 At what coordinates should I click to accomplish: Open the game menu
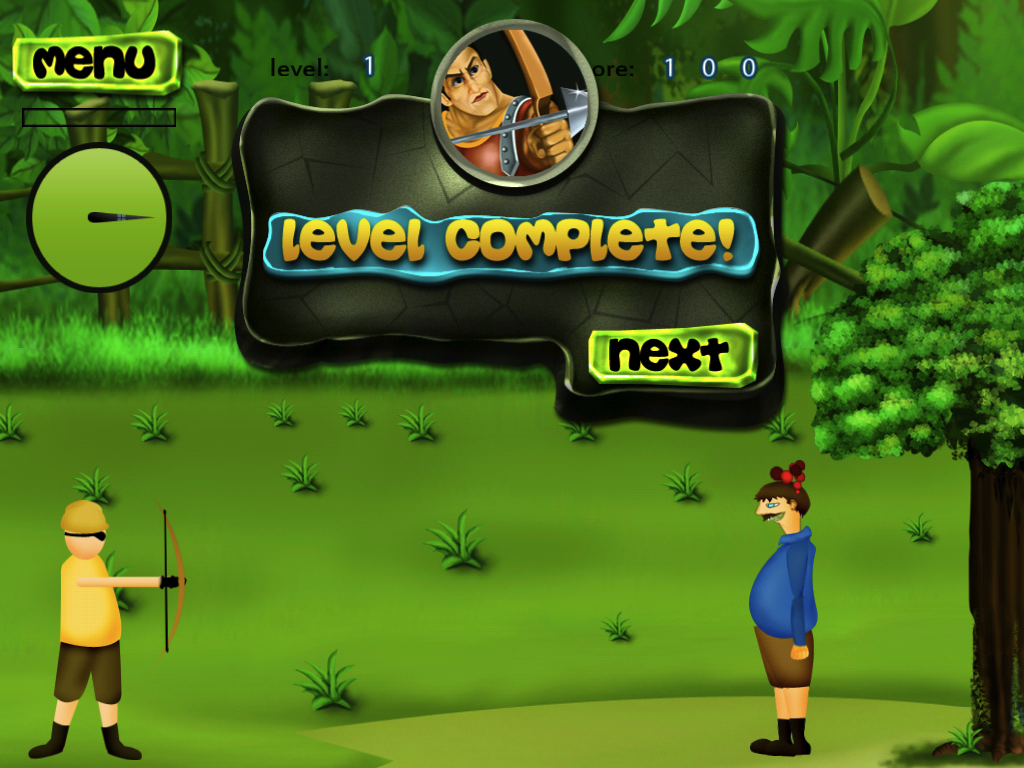point(96,62)
